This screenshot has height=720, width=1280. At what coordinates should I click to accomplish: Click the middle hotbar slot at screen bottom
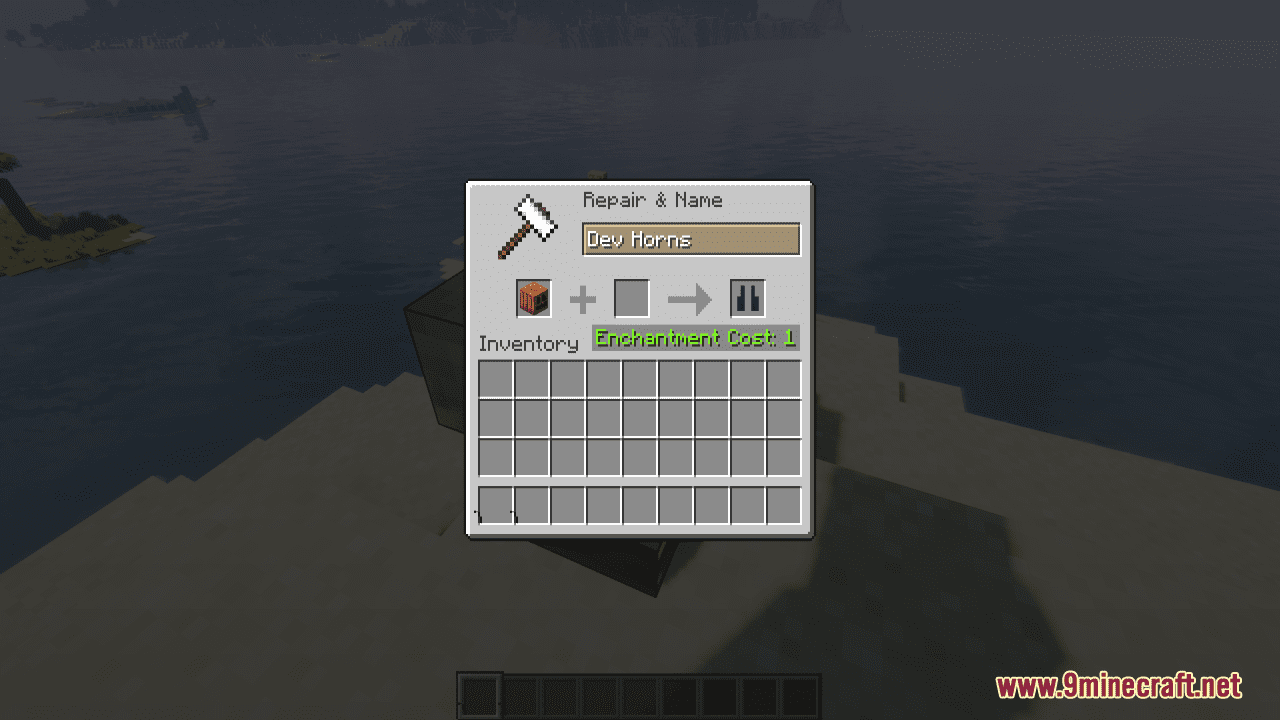coord(640,692)
